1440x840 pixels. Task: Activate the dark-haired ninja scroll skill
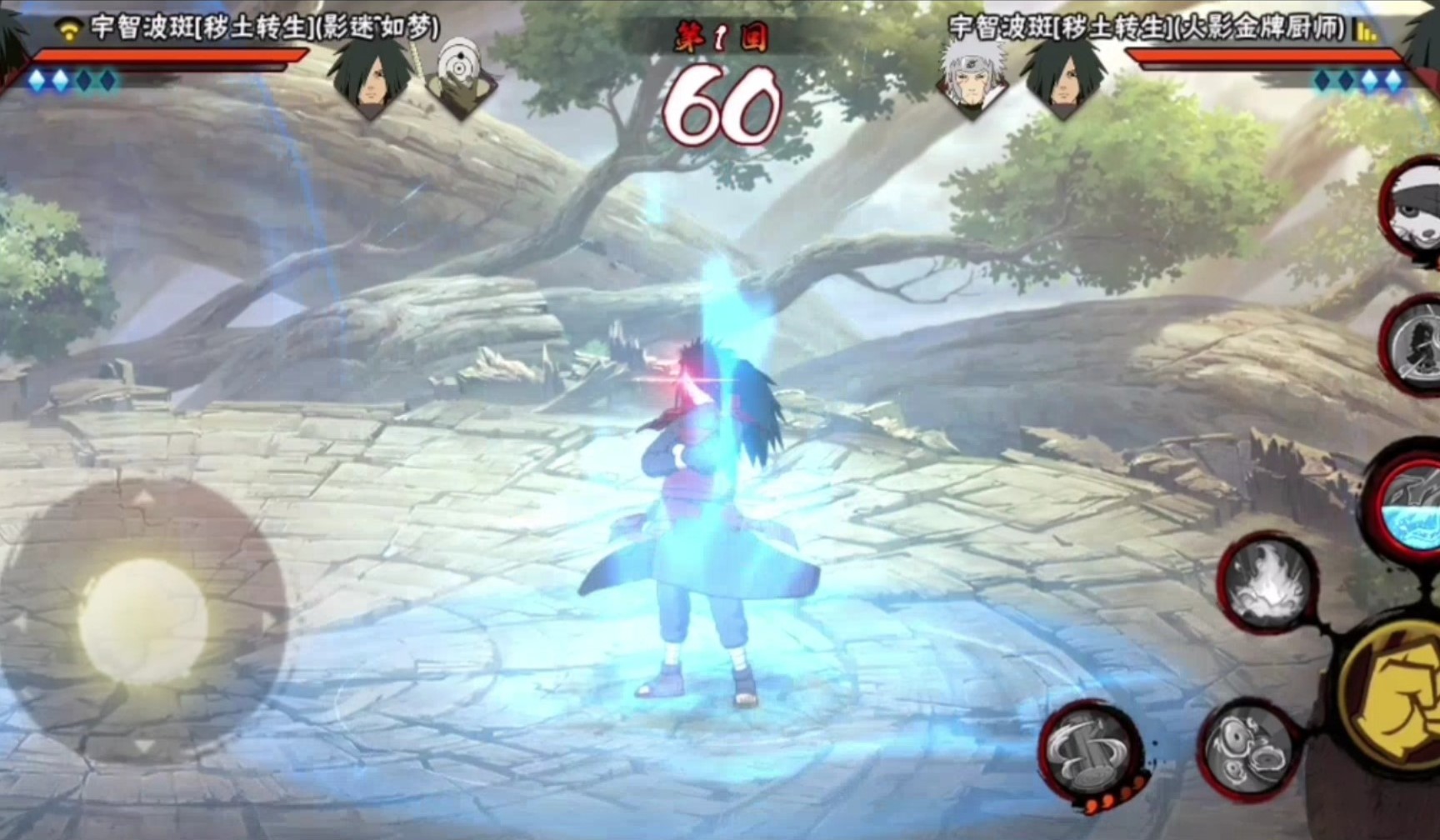click(1415, 343)
